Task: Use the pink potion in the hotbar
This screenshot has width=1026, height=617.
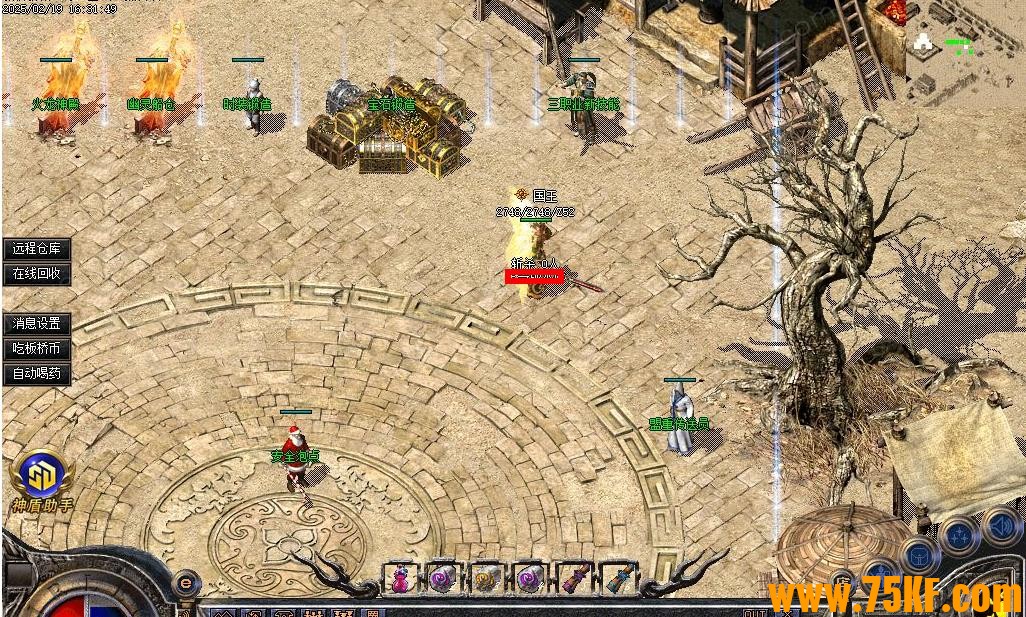Action: click(400, 579)
